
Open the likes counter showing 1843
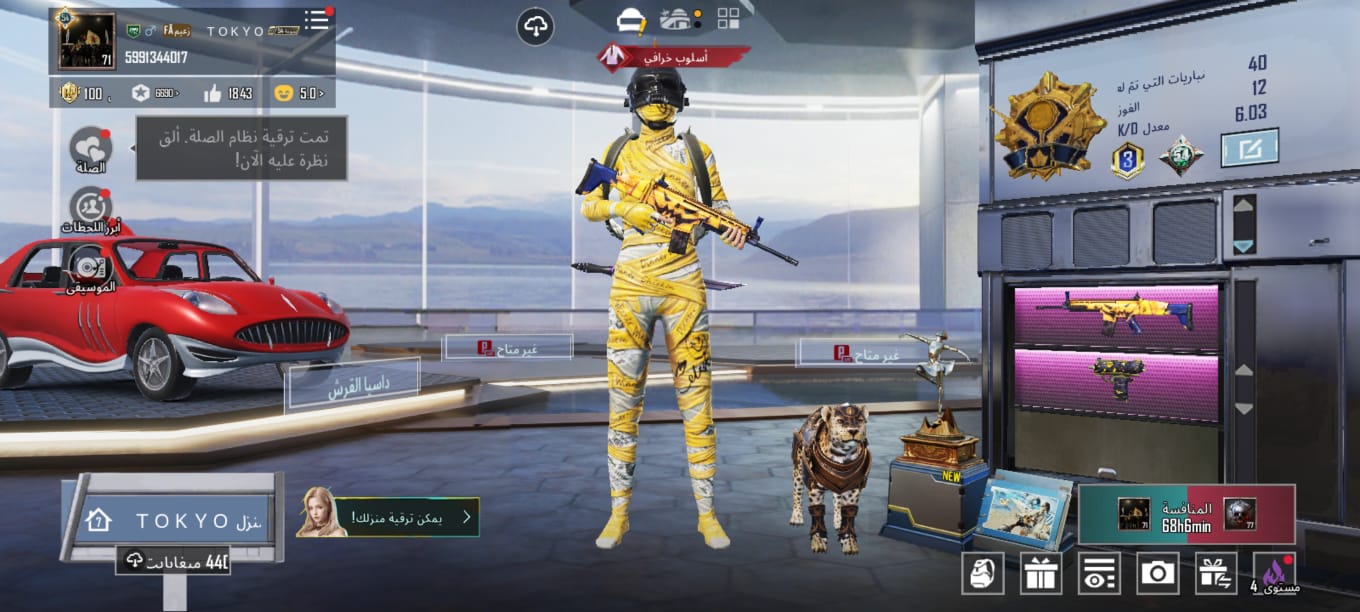(228, 93)
